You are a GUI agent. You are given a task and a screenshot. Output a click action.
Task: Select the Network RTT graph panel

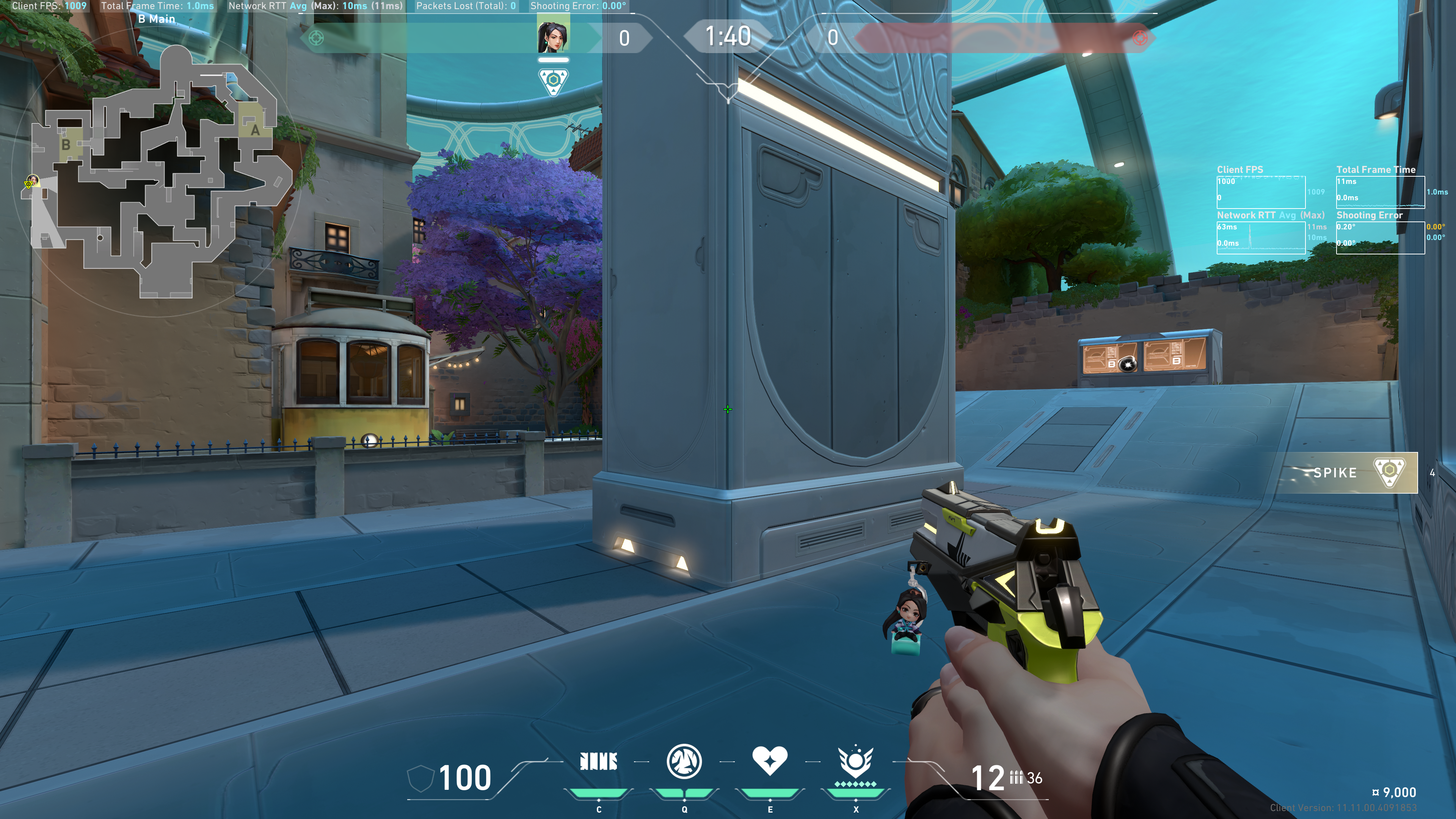1260,237
